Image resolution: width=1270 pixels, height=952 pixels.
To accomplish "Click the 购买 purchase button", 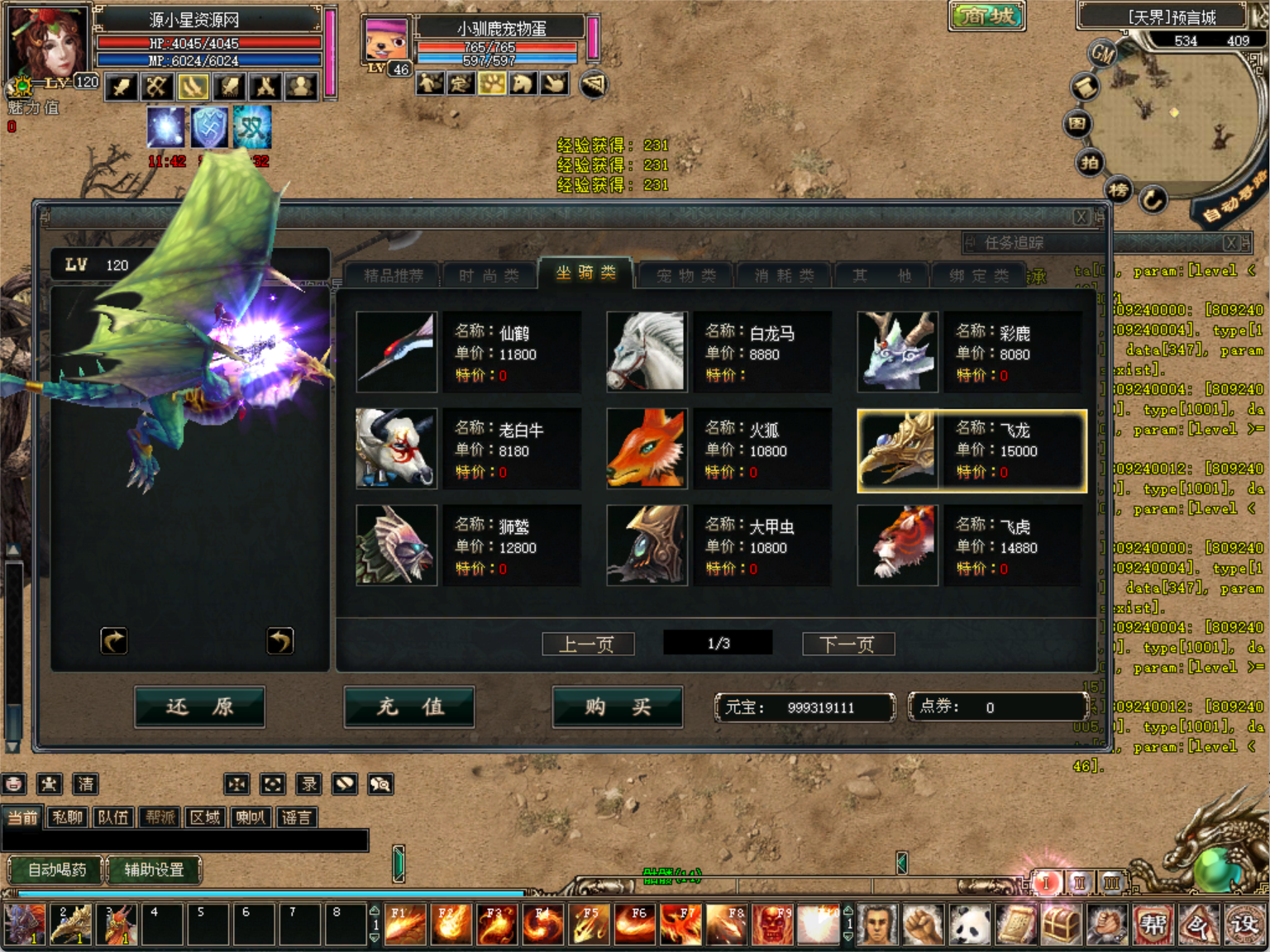I will [x=618, y=707].
